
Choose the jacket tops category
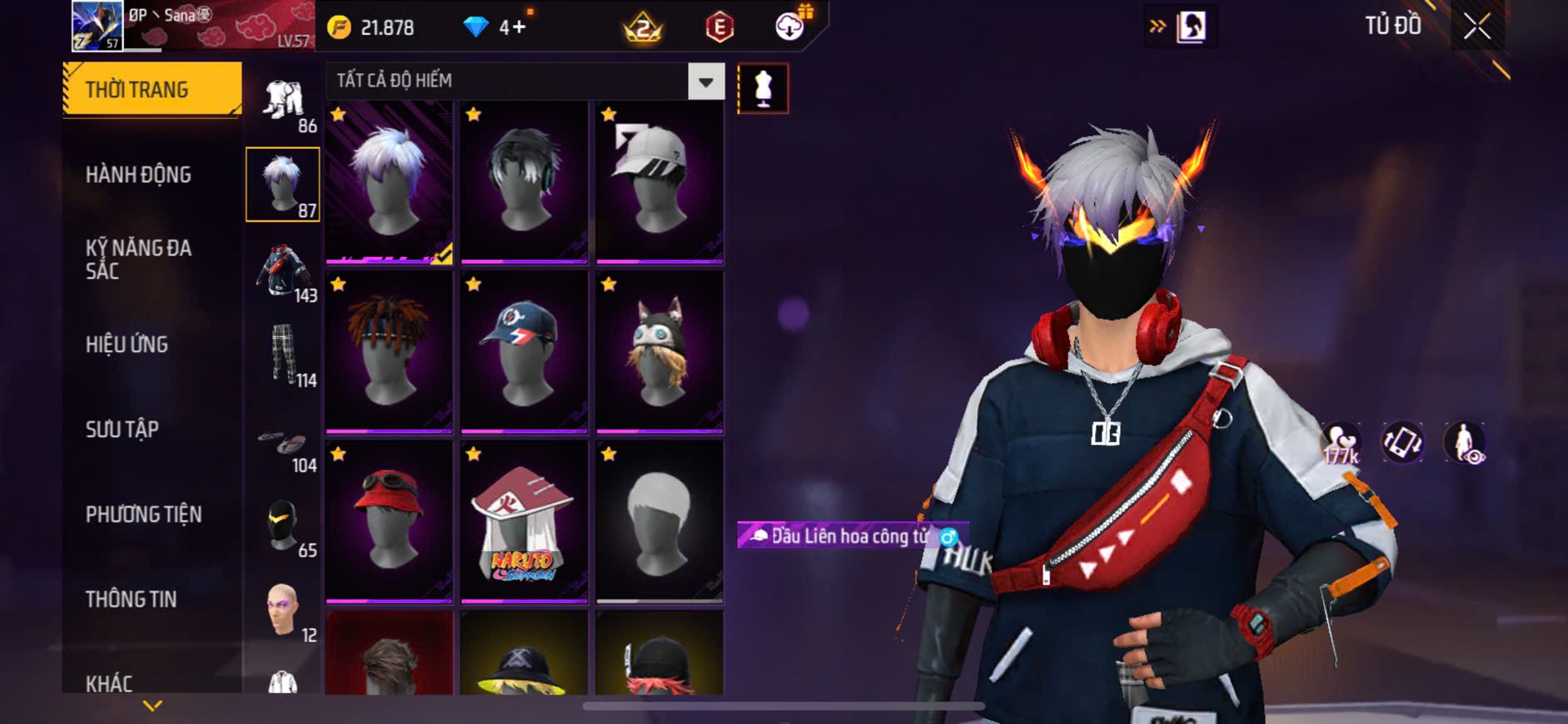283,271
